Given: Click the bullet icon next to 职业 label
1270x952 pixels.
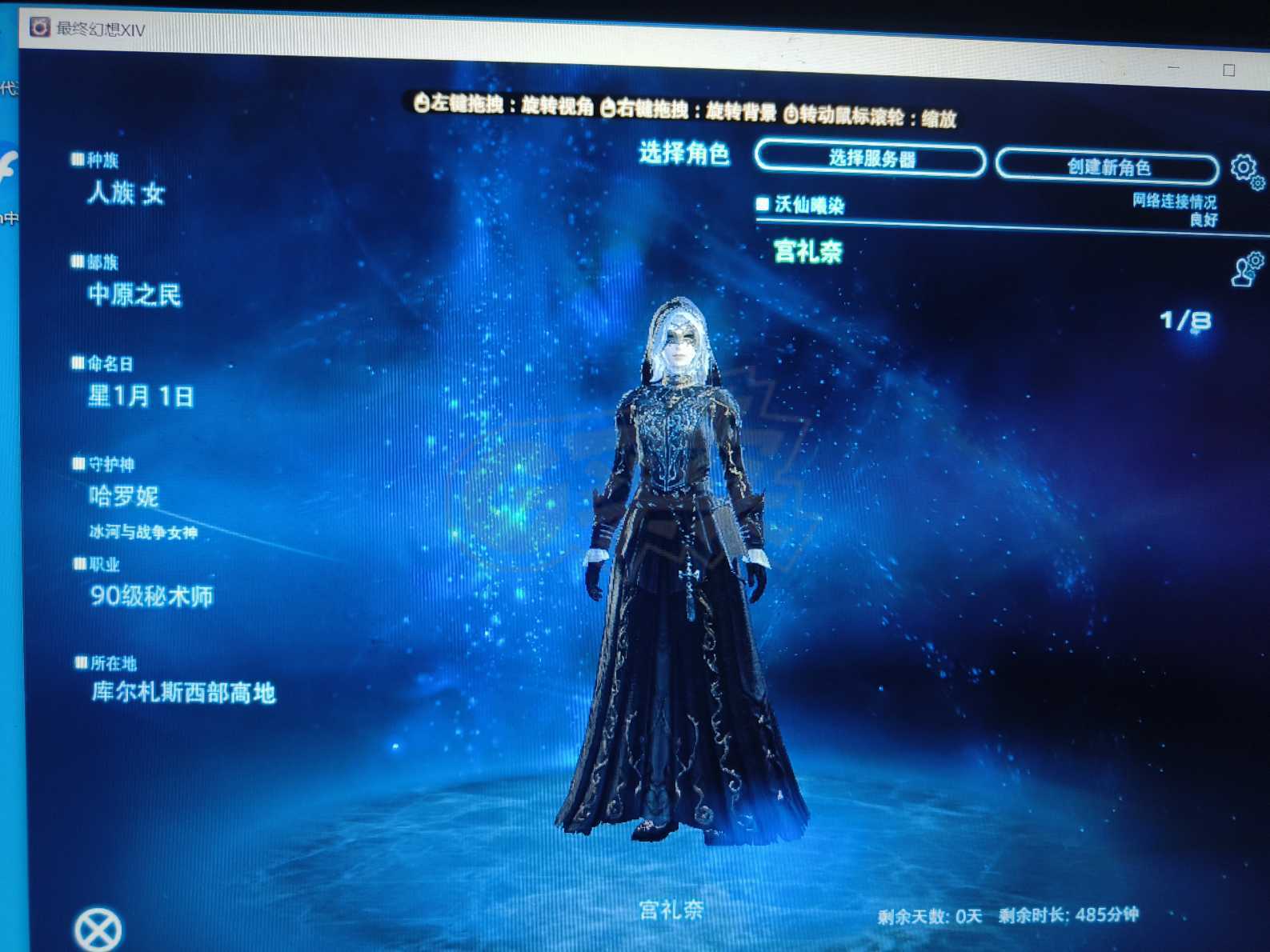Looking at the screenshot, I should (78, 565).
